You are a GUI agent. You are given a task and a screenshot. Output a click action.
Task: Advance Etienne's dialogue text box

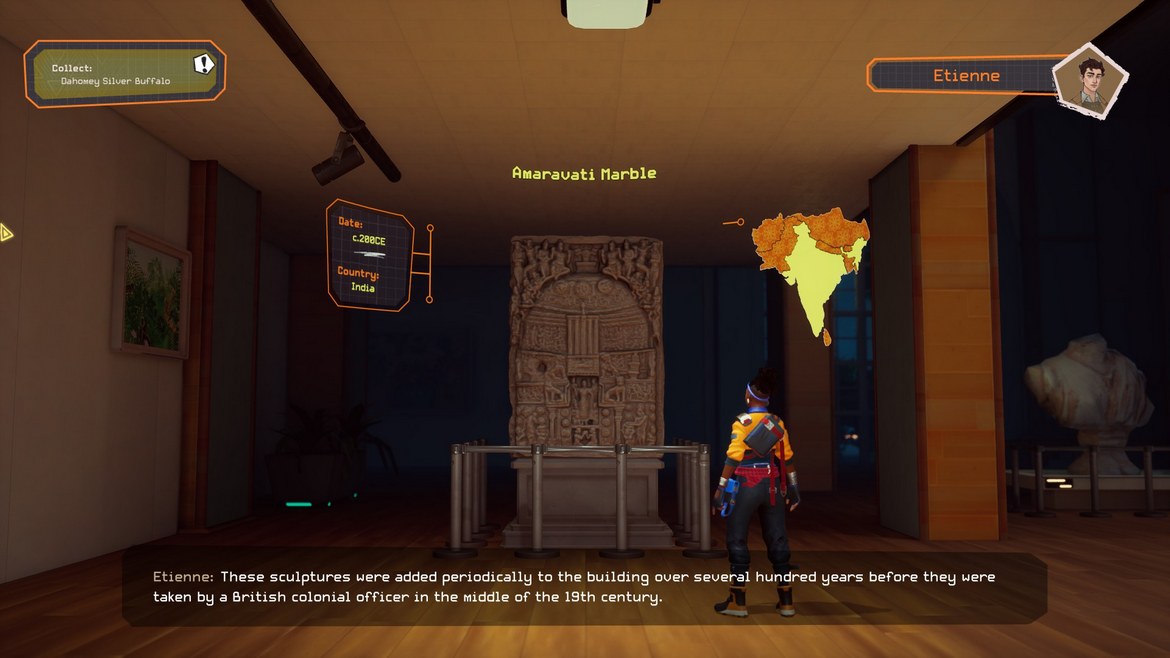pos(584,589)
